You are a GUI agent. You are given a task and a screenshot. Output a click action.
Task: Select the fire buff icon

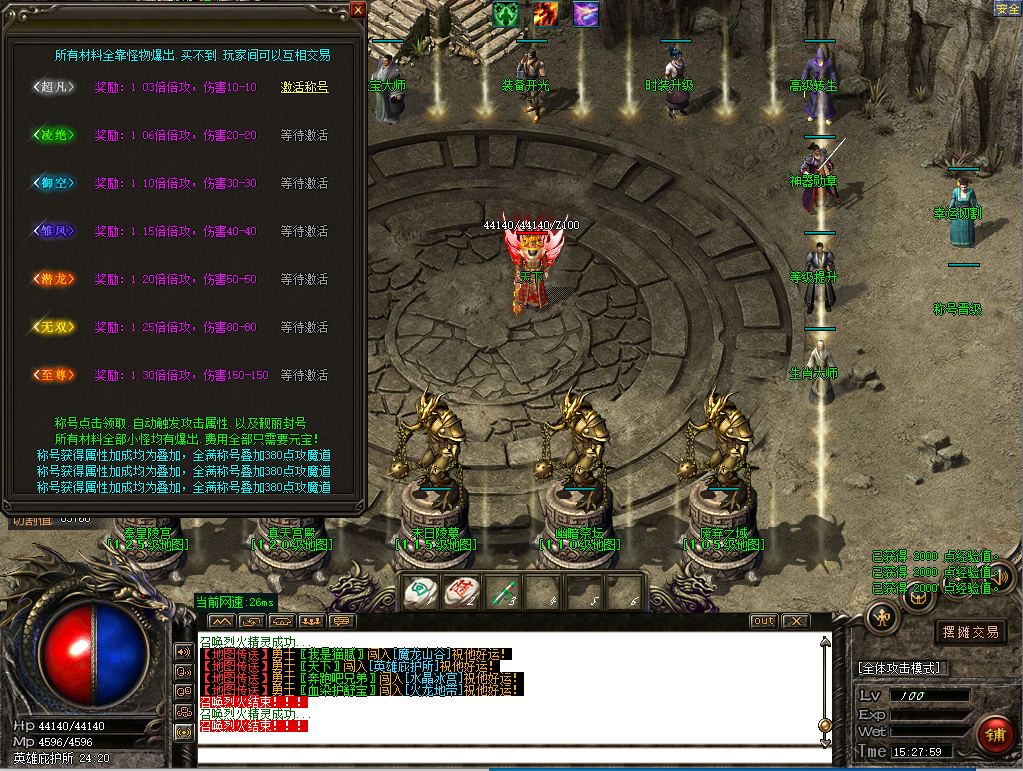(545, 14)
